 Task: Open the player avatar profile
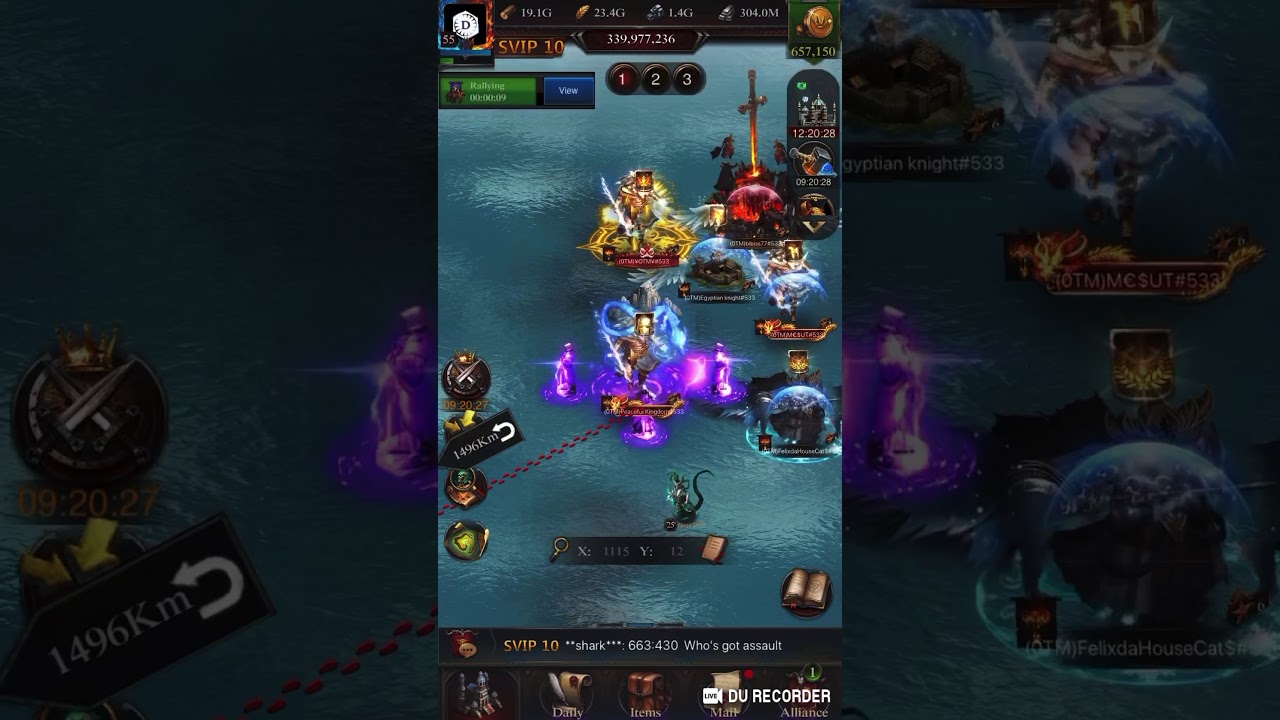(x=464, y=25)
